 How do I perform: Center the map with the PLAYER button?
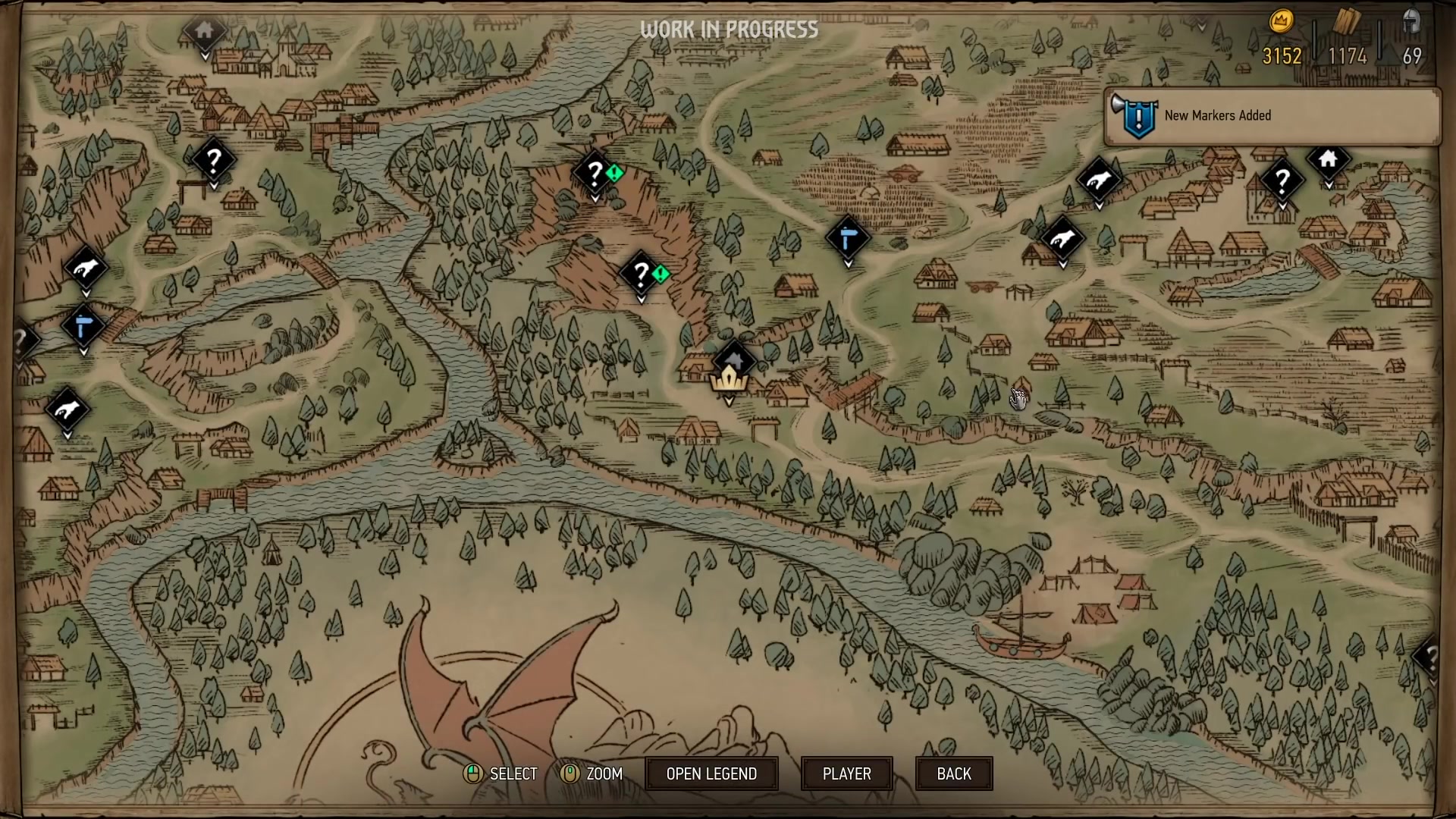point(846,773)
